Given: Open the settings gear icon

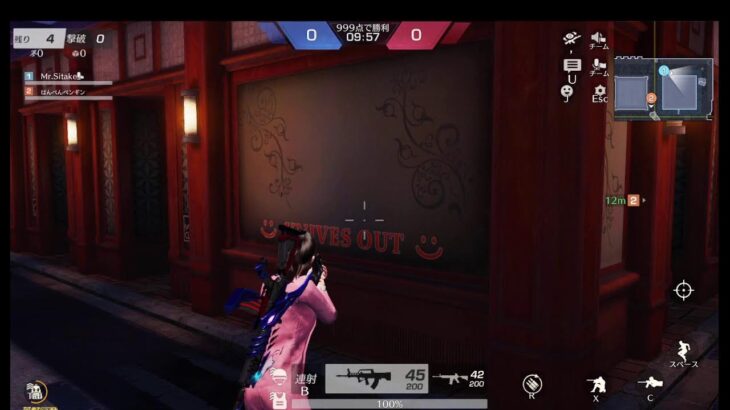Looking at the screenshot, I should click(600, 91).
